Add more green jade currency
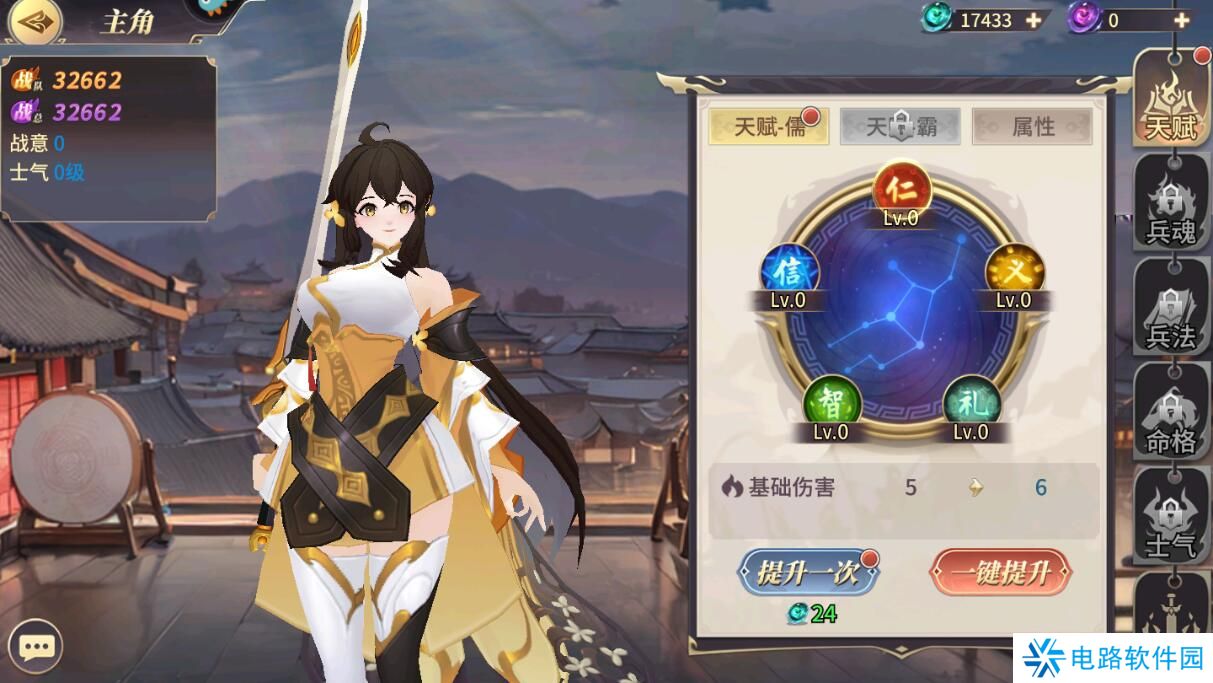 [1033, 20]
